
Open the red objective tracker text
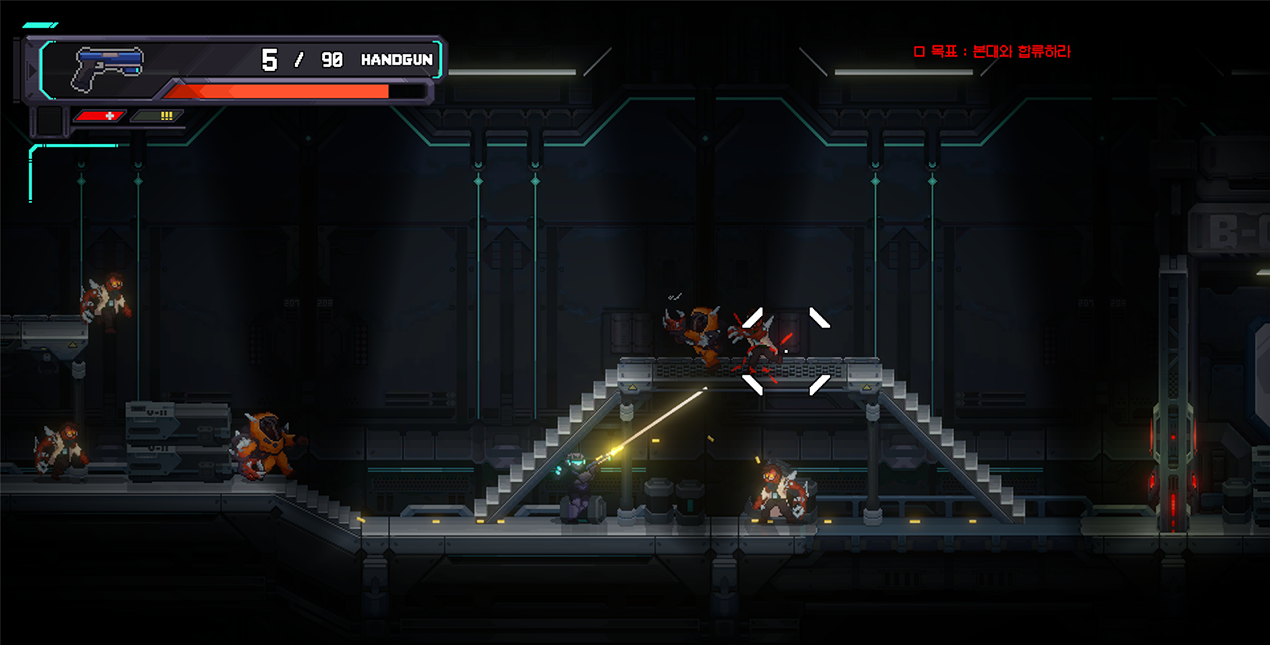coord(992,51)
